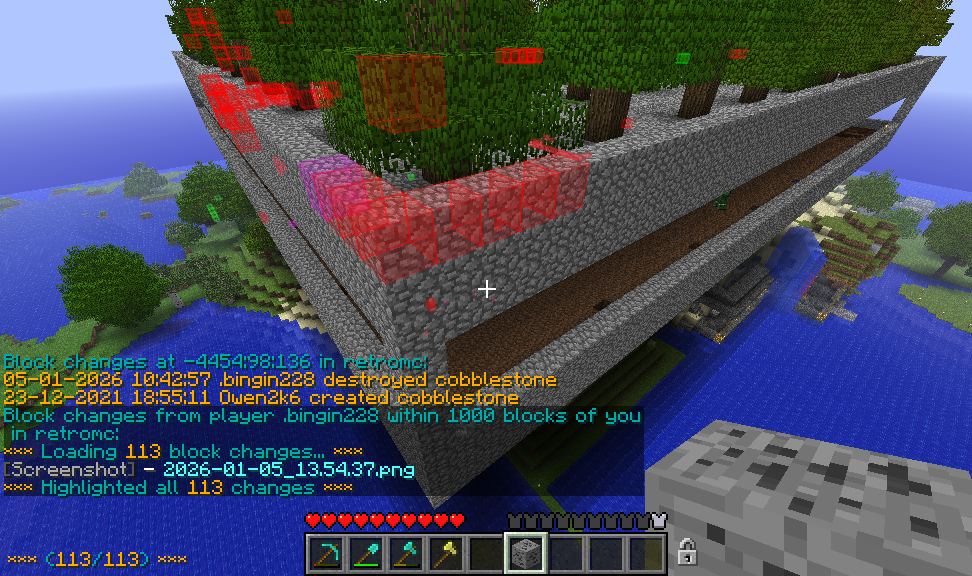Select the stone block hotbar slot
Image resolution: width=972 pixels, height=576 pixels.
tap(525, 553)
